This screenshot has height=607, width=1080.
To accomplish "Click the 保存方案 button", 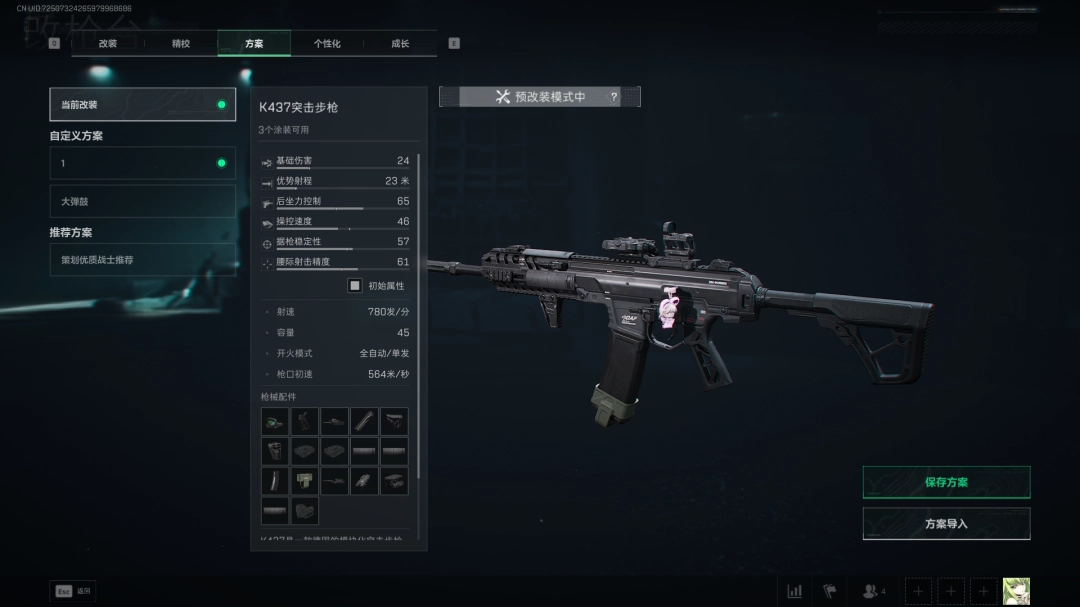I will (946, 482).
